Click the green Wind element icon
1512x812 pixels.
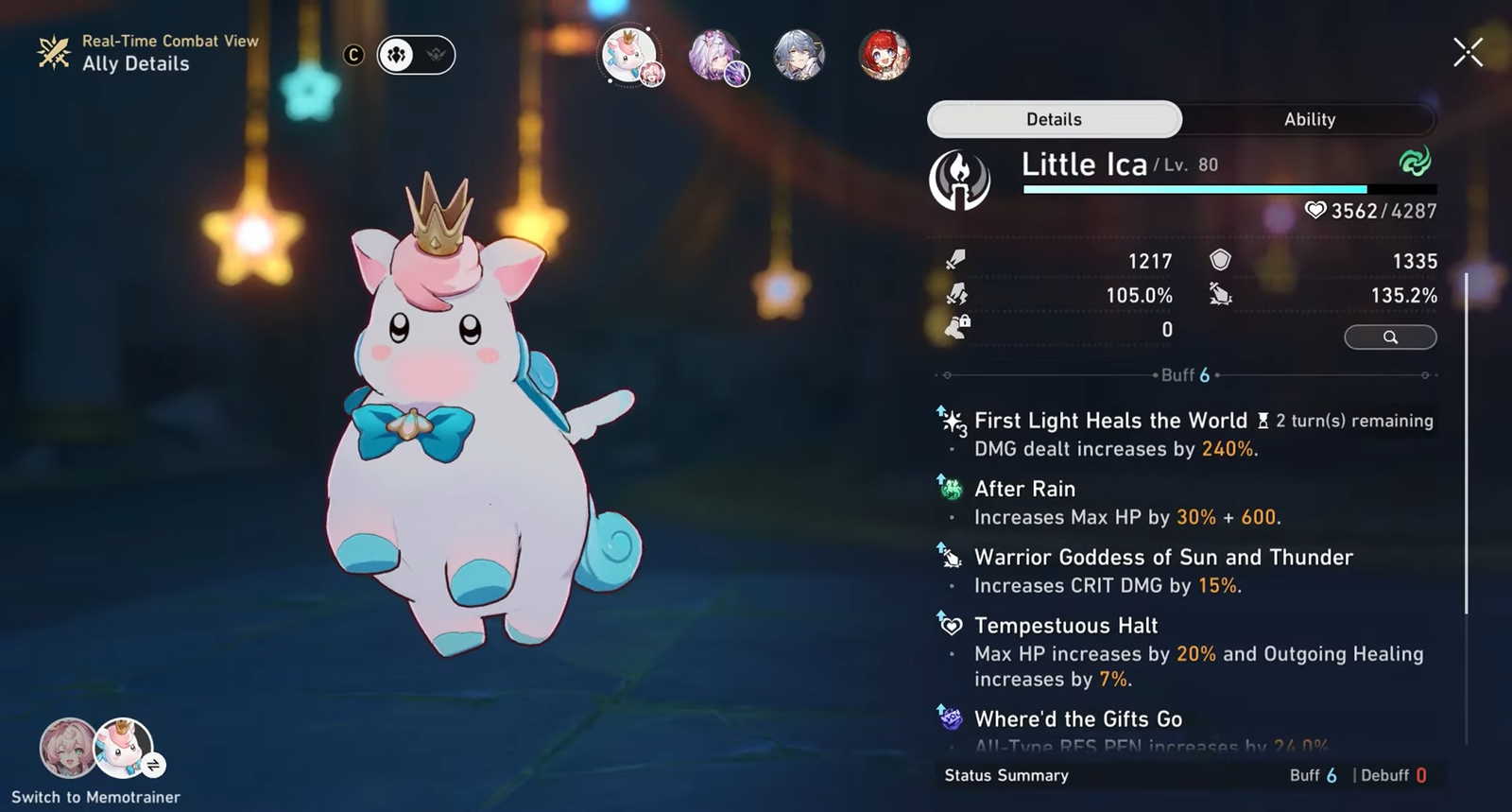1415,162
